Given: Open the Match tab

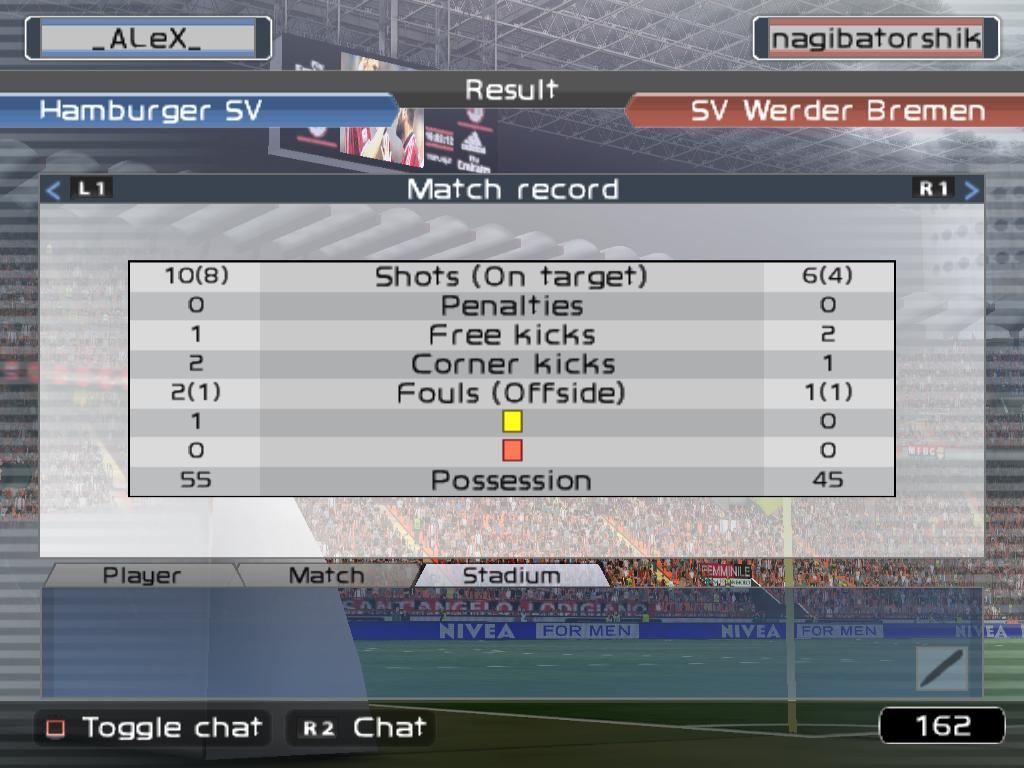Looking at the screenshot, I should tap(326, 576).
